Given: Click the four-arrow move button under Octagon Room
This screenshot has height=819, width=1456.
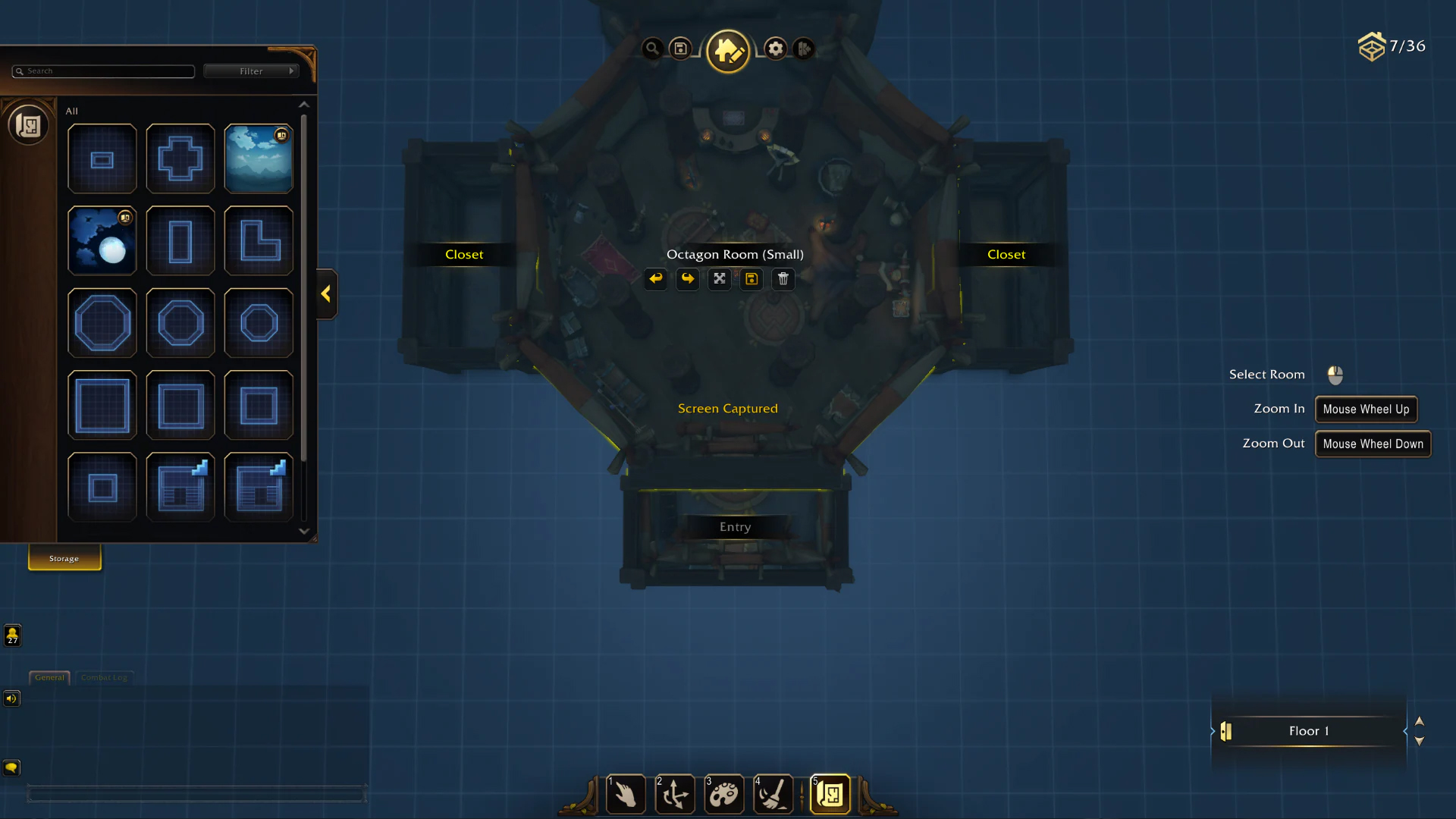Looking at the screenshot, I should point(720,279).
